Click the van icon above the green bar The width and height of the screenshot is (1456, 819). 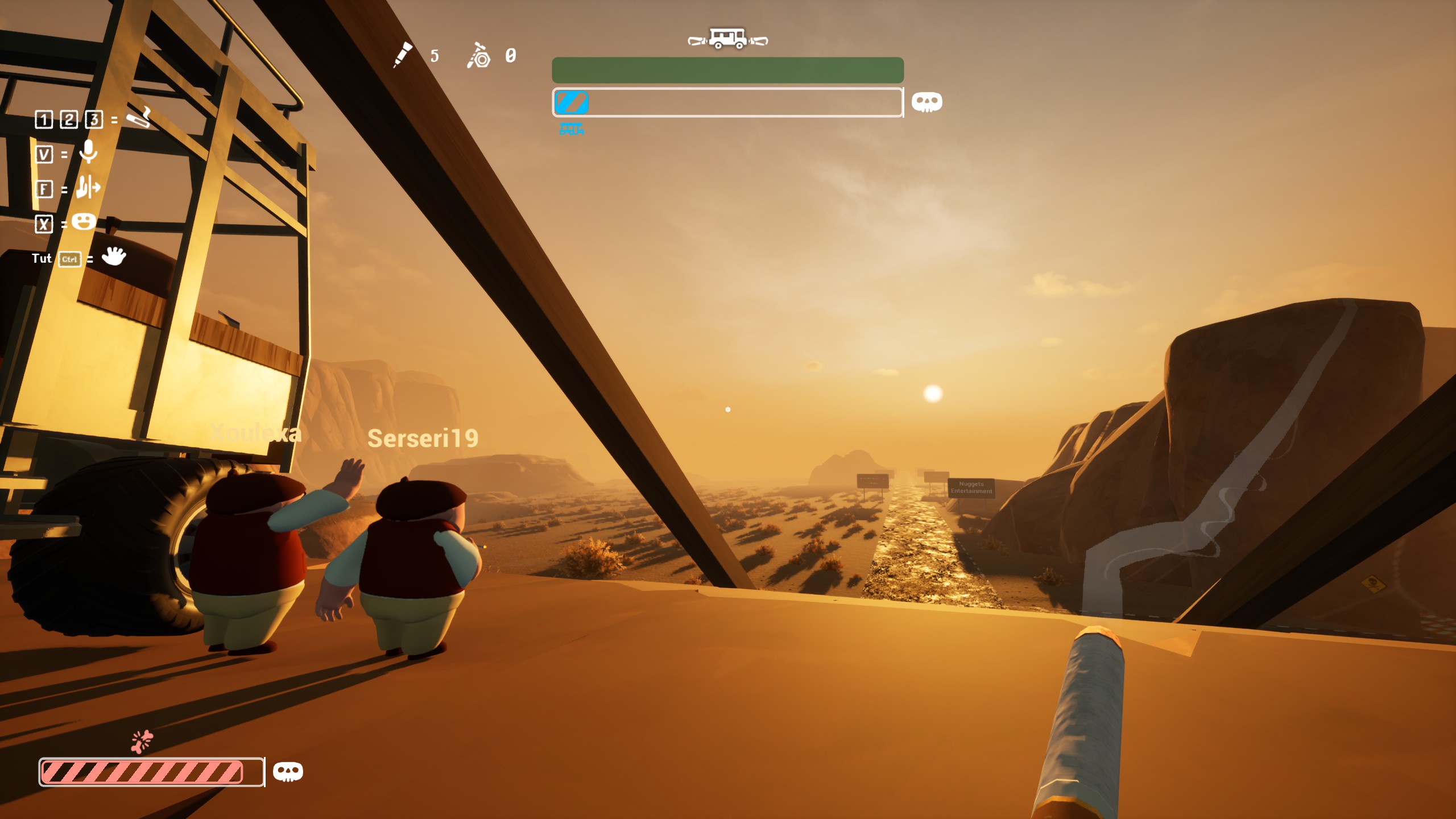[727, 39]
